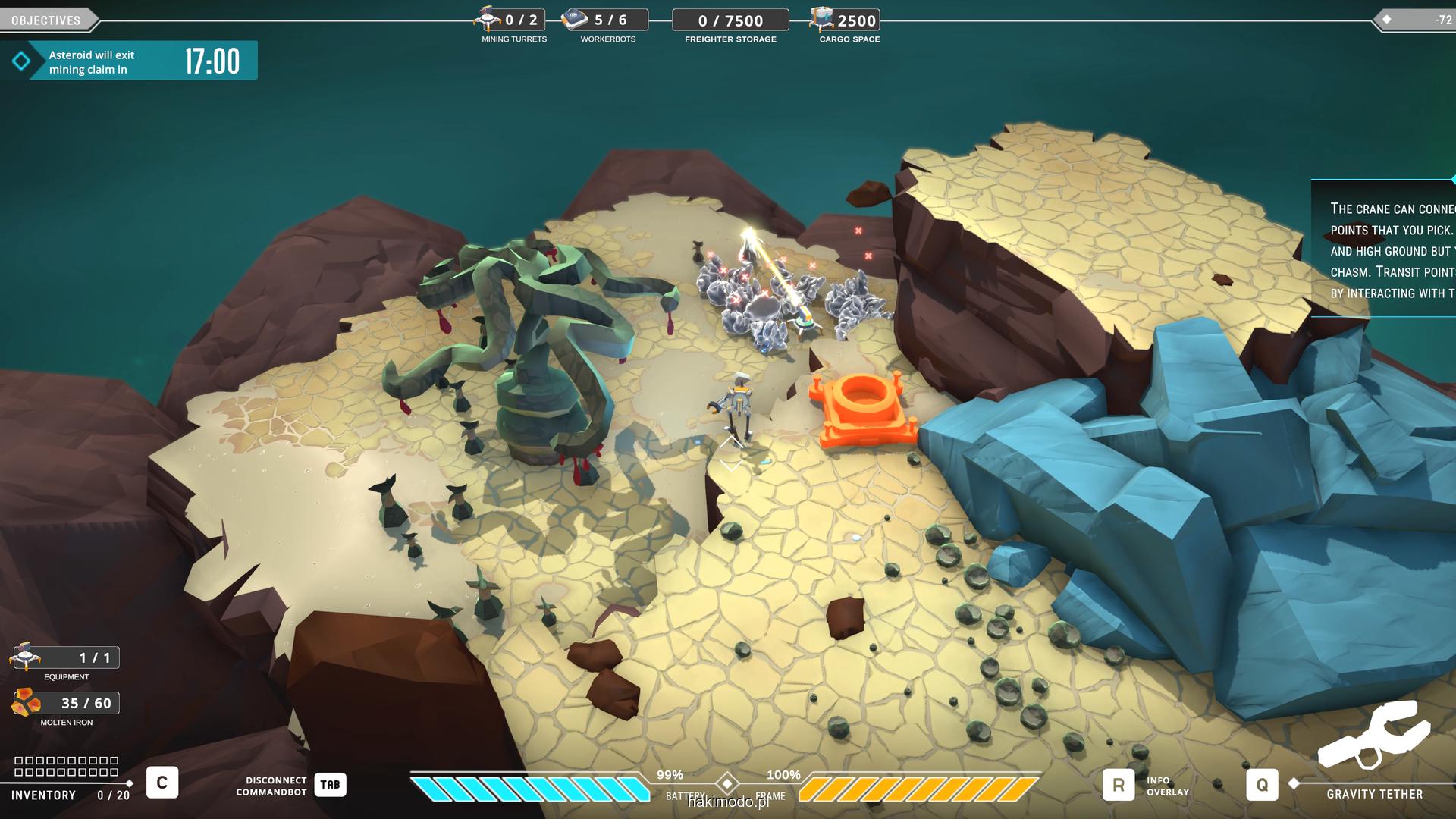Click the Molten Iron resource icon
The image size is (1456, 819).
tap(26, 703)
